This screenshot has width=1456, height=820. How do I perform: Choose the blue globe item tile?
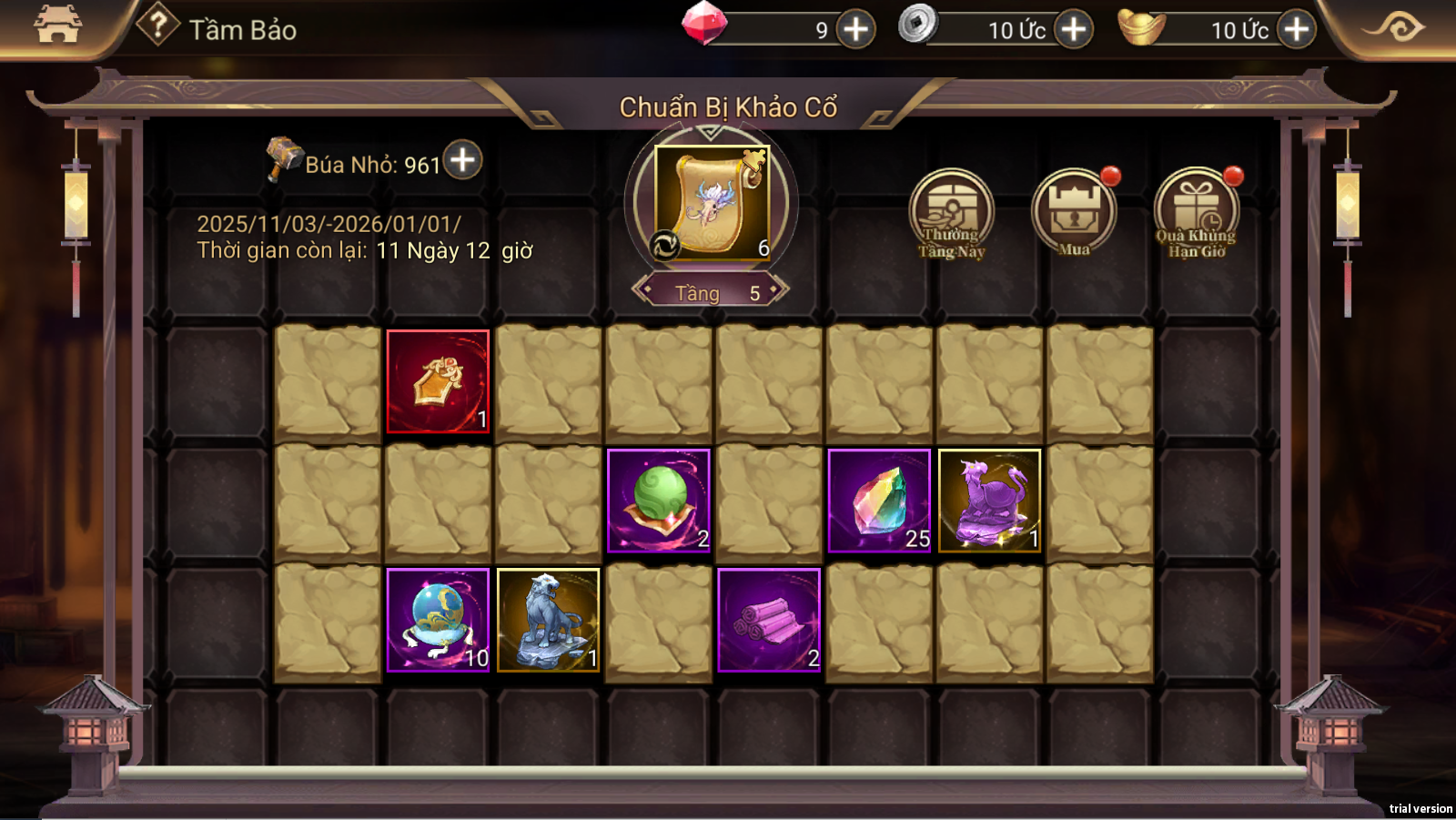438,620
